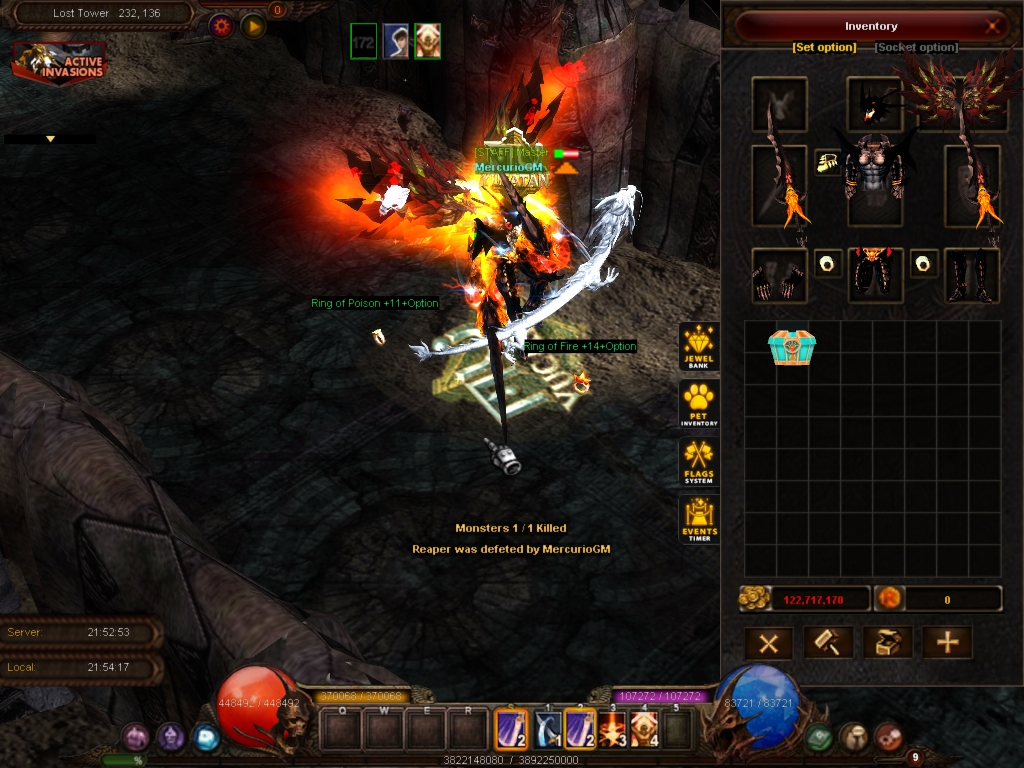Click the plus button below inventory
Screen dimensions: 1024x768
point(947,642)
